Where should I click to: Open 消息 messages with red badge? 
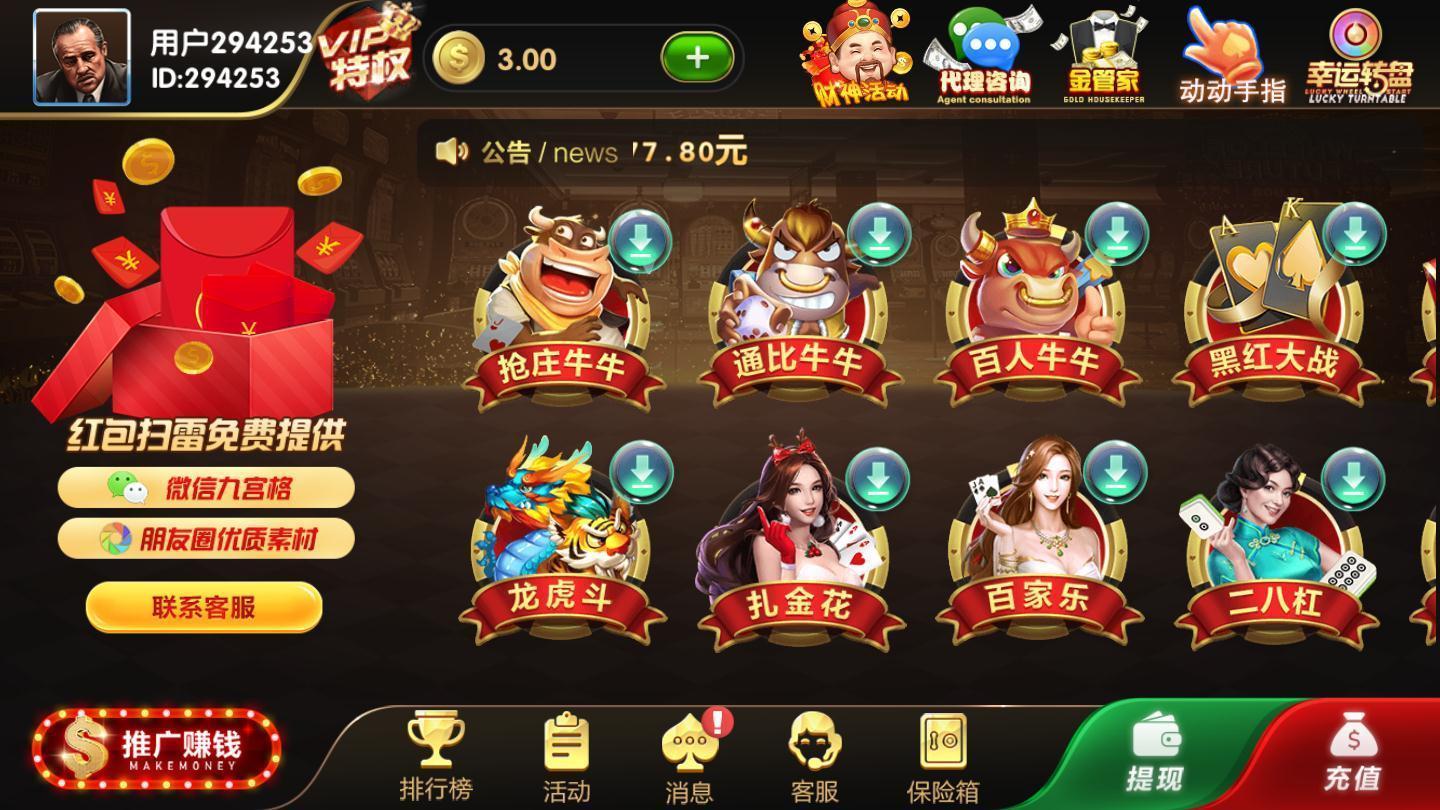click(690, 755)
